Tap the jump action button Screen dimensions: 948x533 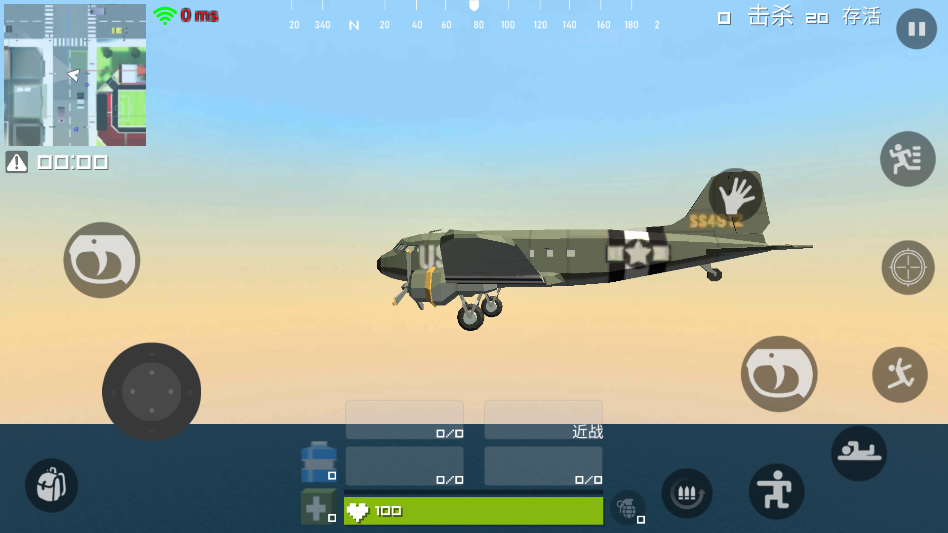pyautogui.click(x=899, y=375)
